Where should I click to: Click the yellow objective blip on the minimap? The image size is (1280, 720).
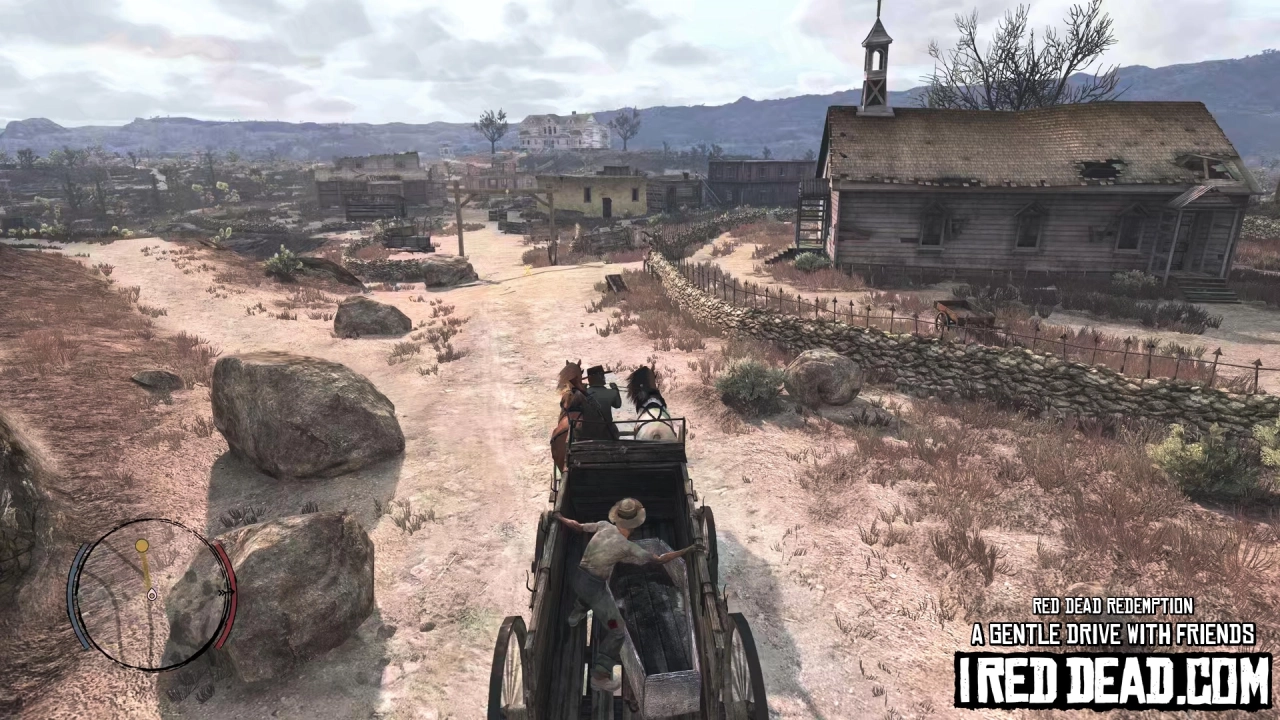tap(143, 545)
